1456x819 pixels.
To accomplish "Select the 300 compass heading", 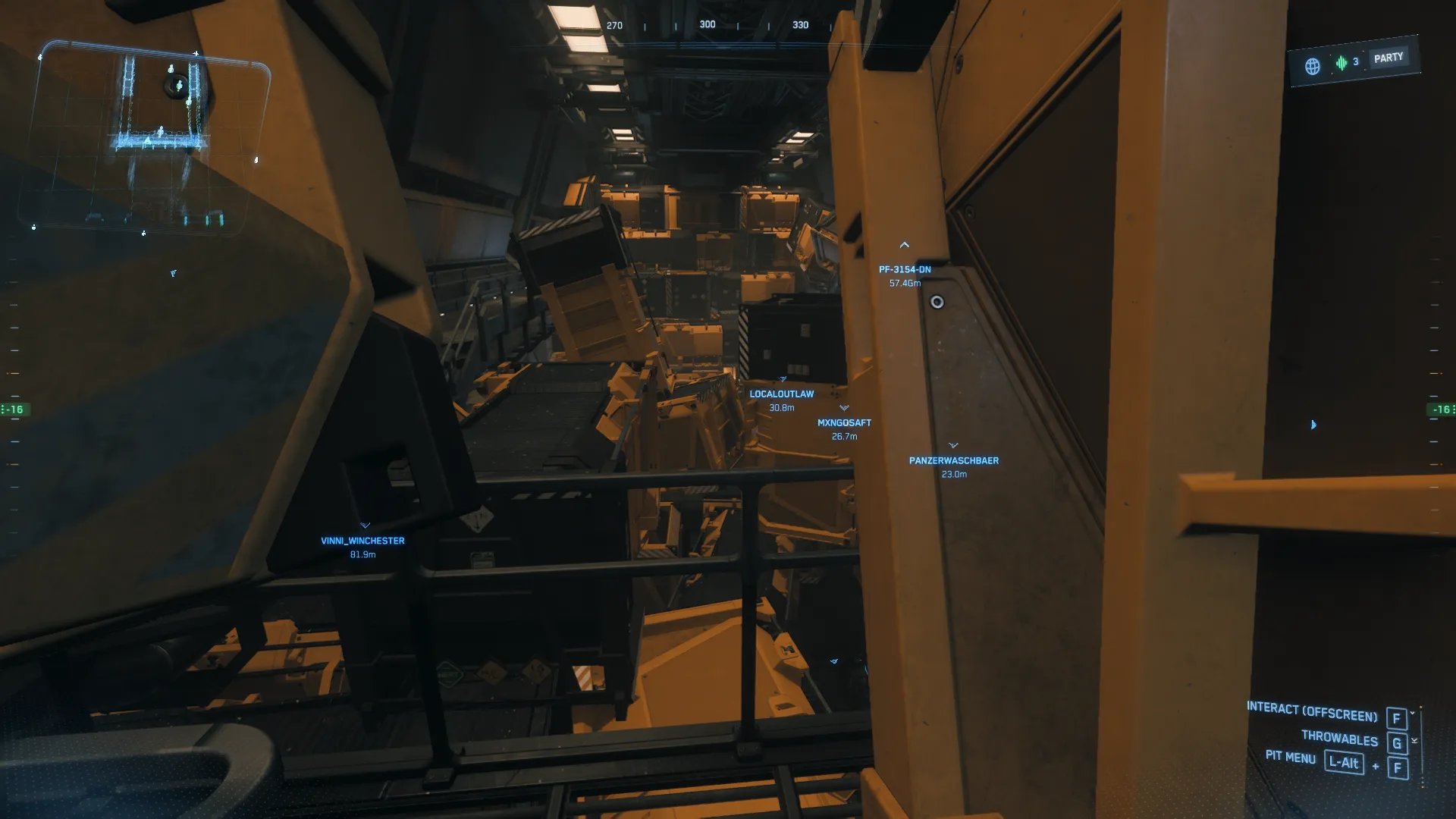I will pyautogui.click(x=707, y=24).
